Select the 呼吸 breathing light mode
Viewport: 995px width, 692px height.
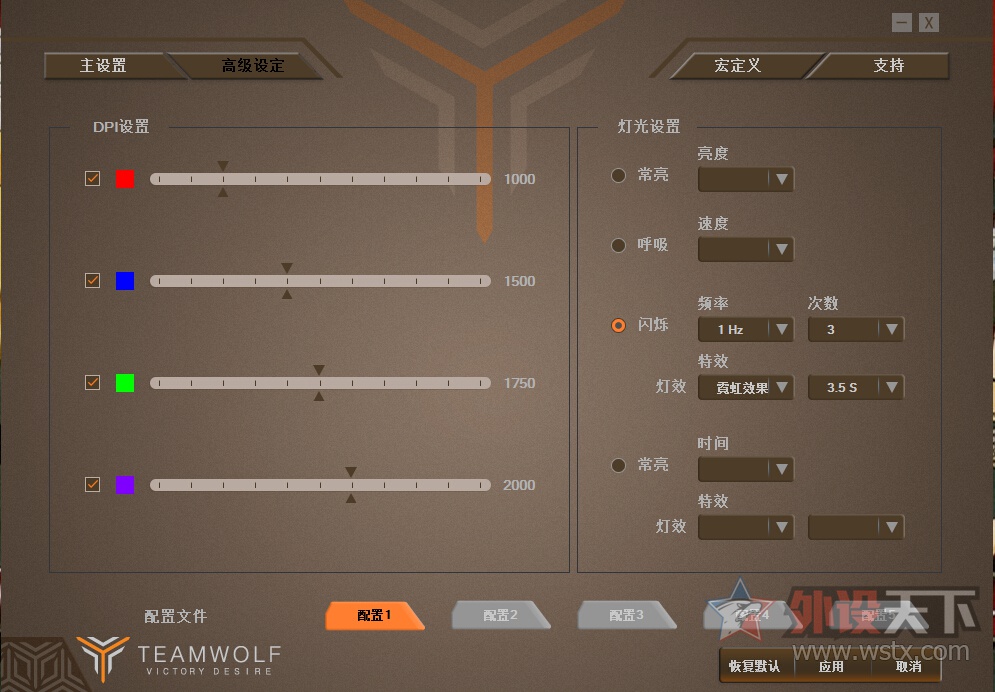point(619,245)
